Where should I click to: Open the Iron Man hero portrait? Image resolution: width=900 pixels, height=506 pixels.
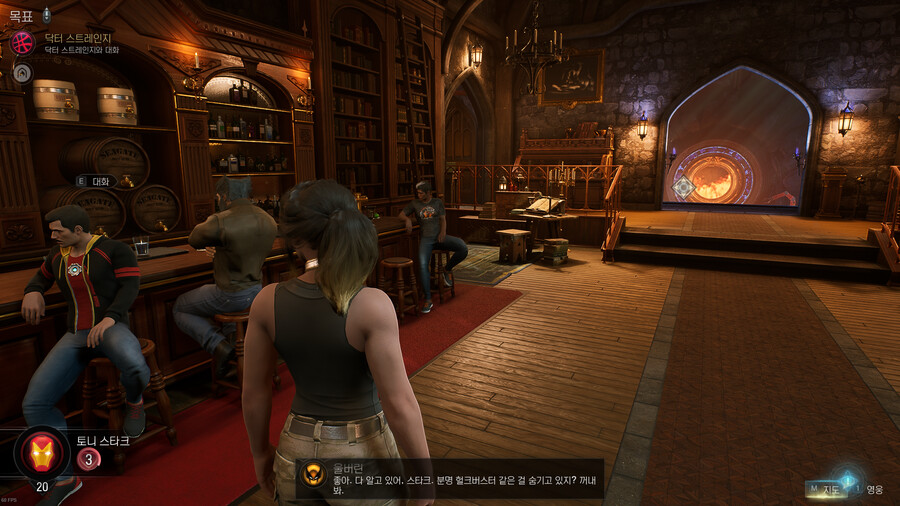click(x=41, y=452)
